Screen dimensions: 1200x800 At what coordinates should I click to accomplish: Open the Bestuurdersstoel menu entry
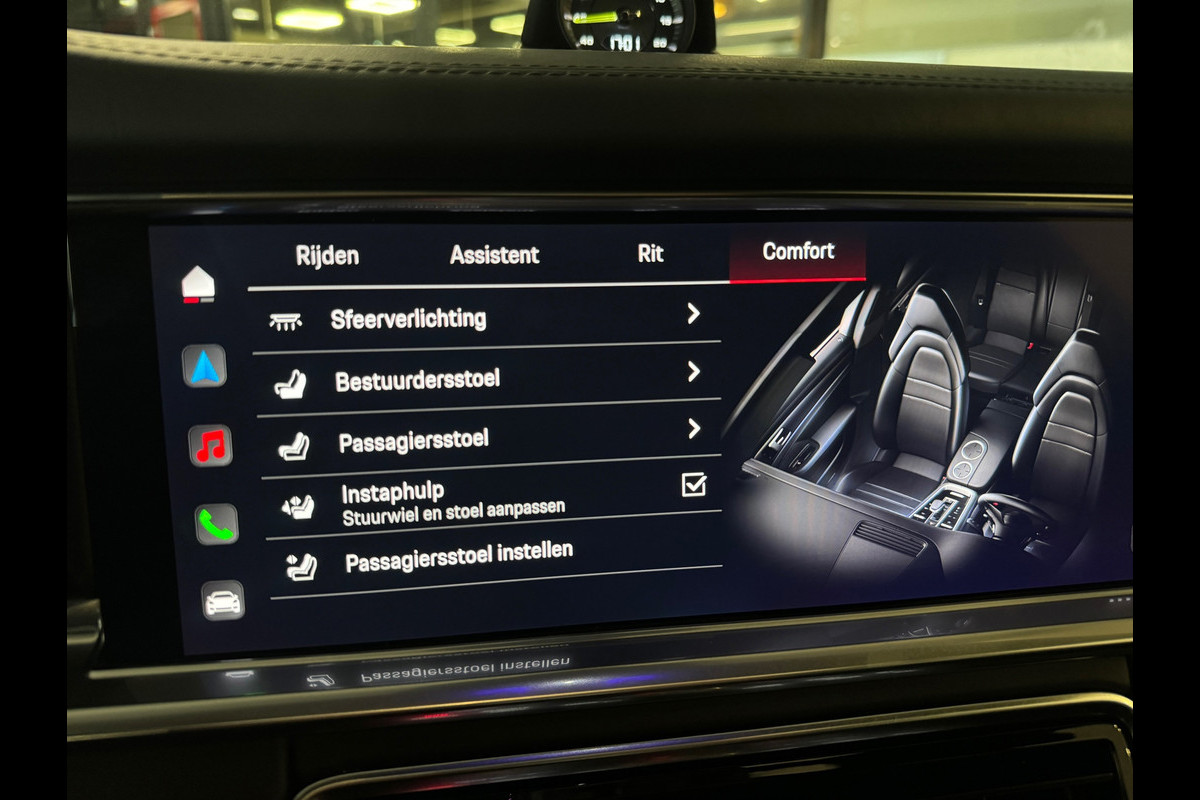pos(487,379)
